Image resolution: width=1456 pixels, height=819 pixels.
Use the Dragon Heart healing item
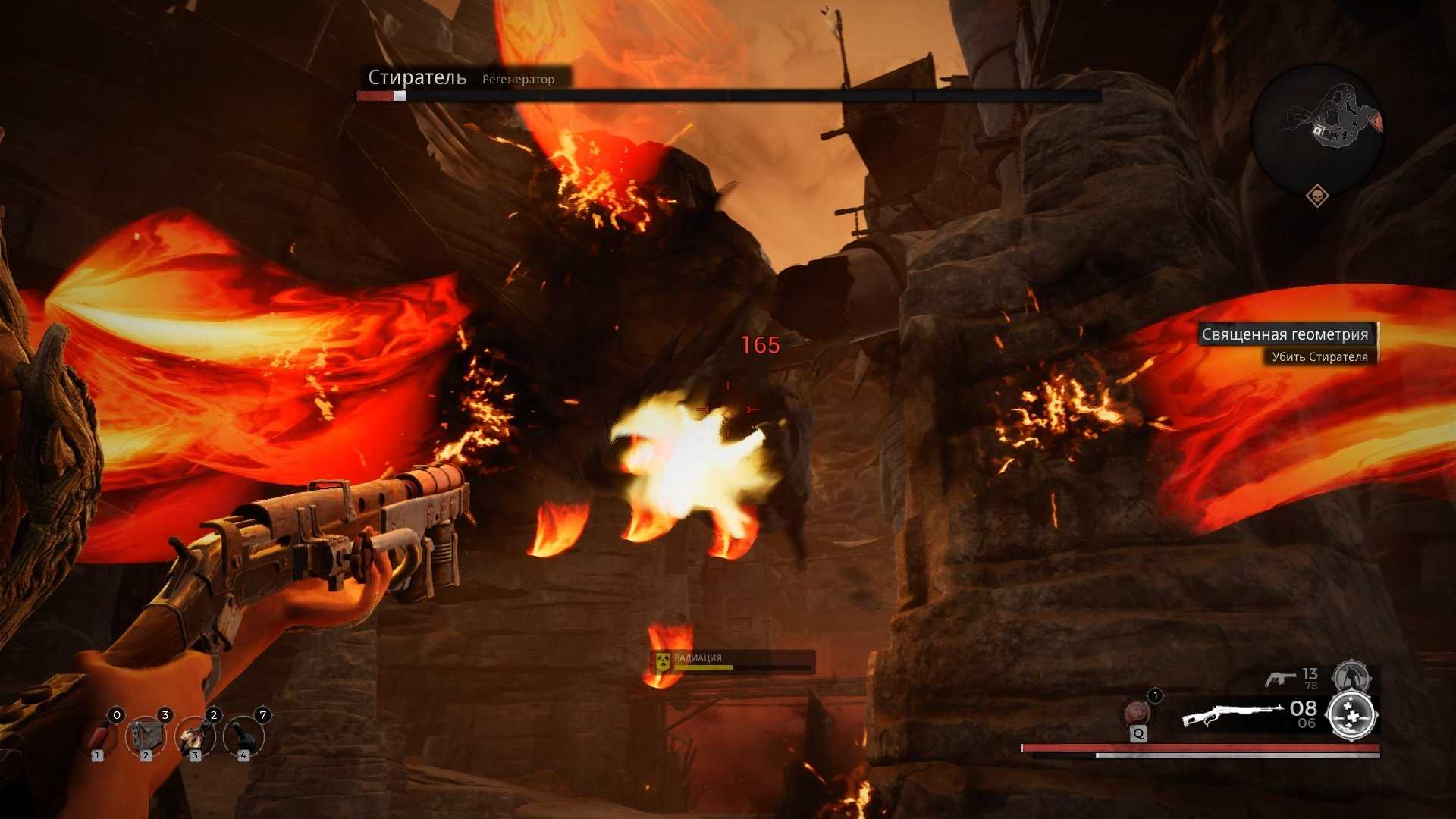coord(1136,714)
